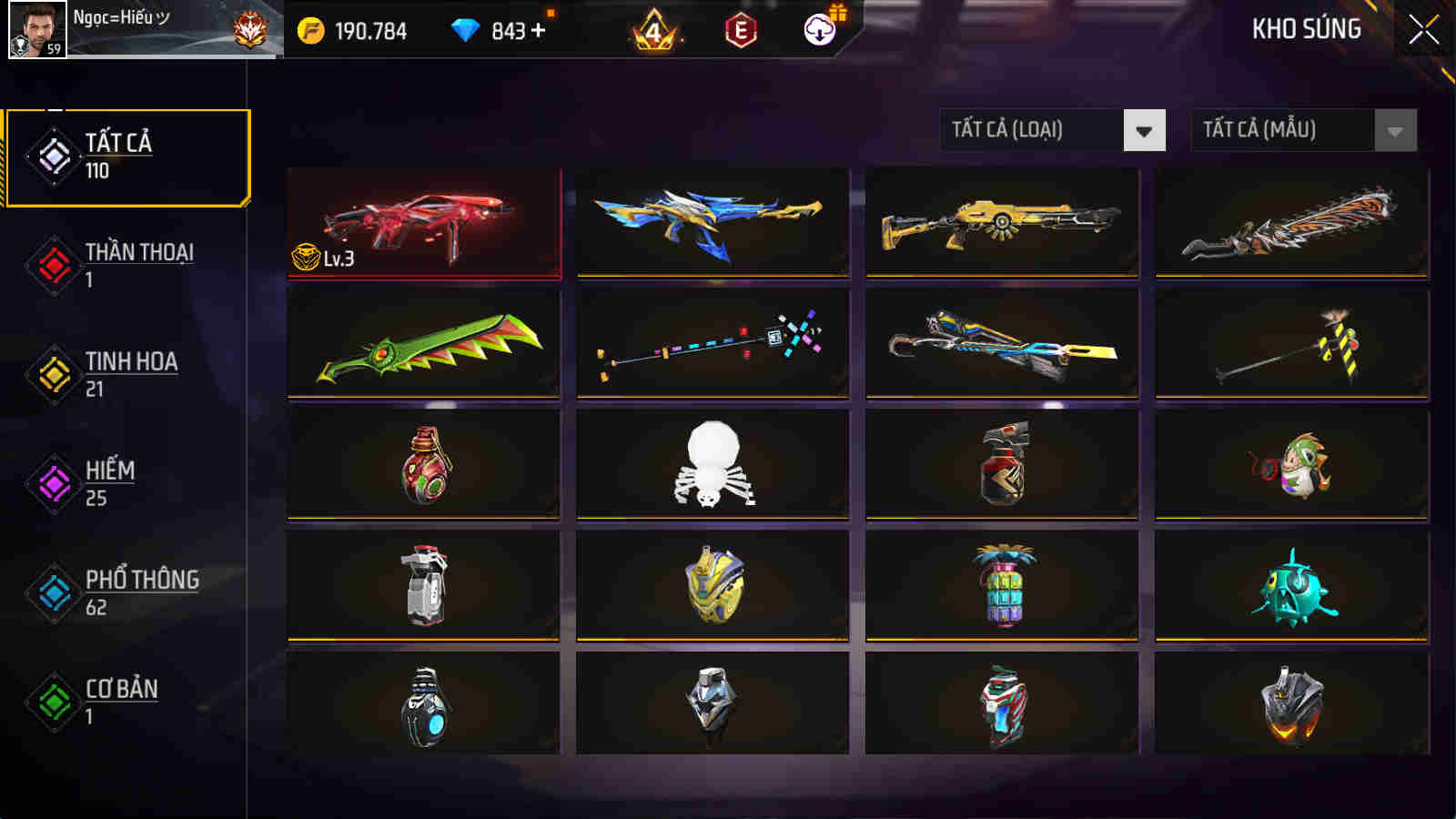The image size is (1456, 819).
Task: Open the gold coin currency icon
Action: click(309, 30)
